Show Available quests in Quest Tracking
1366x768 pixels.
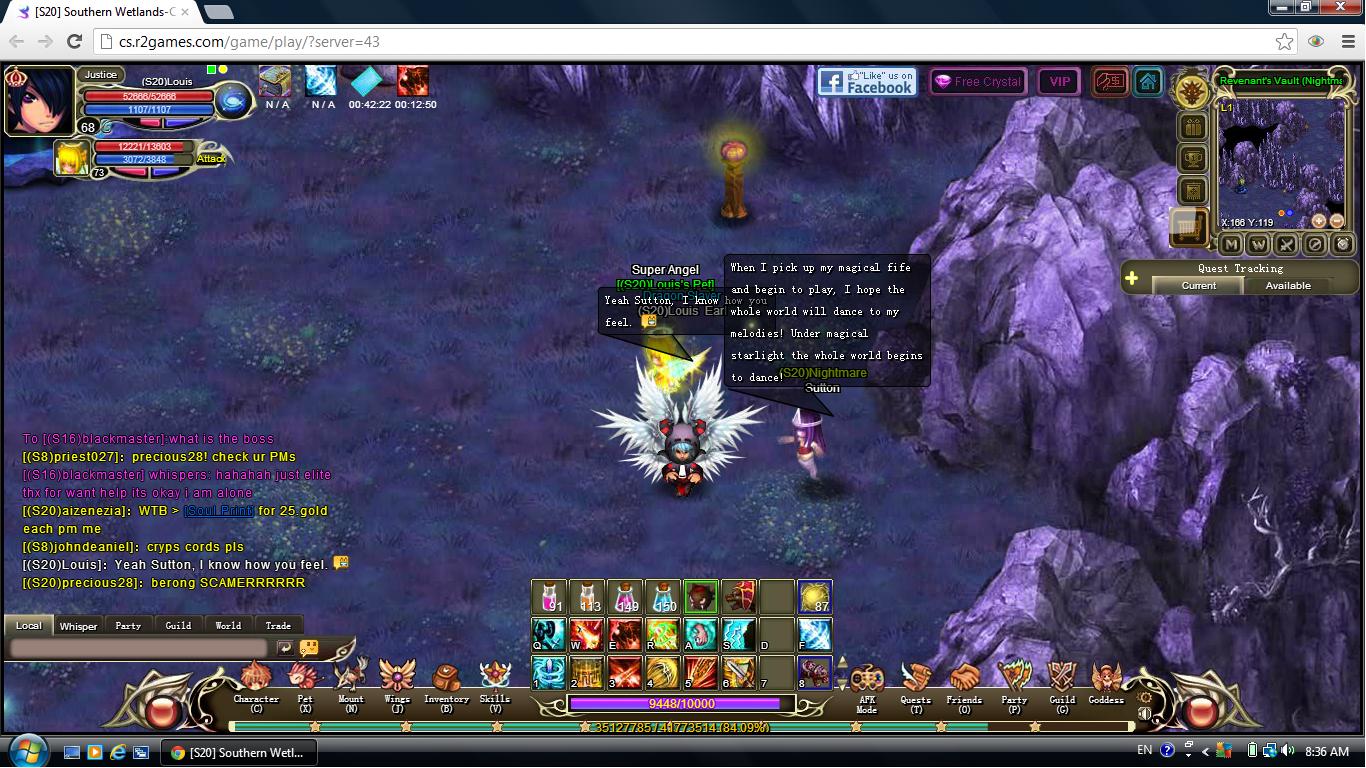coord(1288,286)
